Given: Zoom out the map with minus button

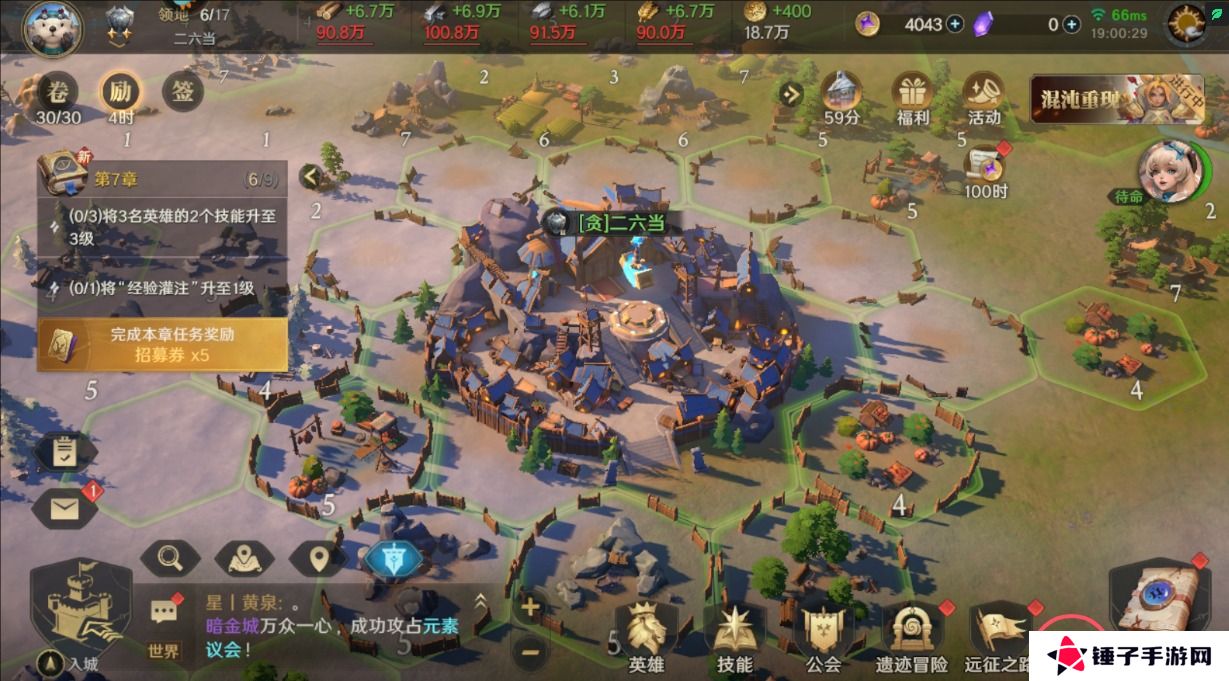Looking at the screenshot, I should pyautogui.click(x=530, y=651).
